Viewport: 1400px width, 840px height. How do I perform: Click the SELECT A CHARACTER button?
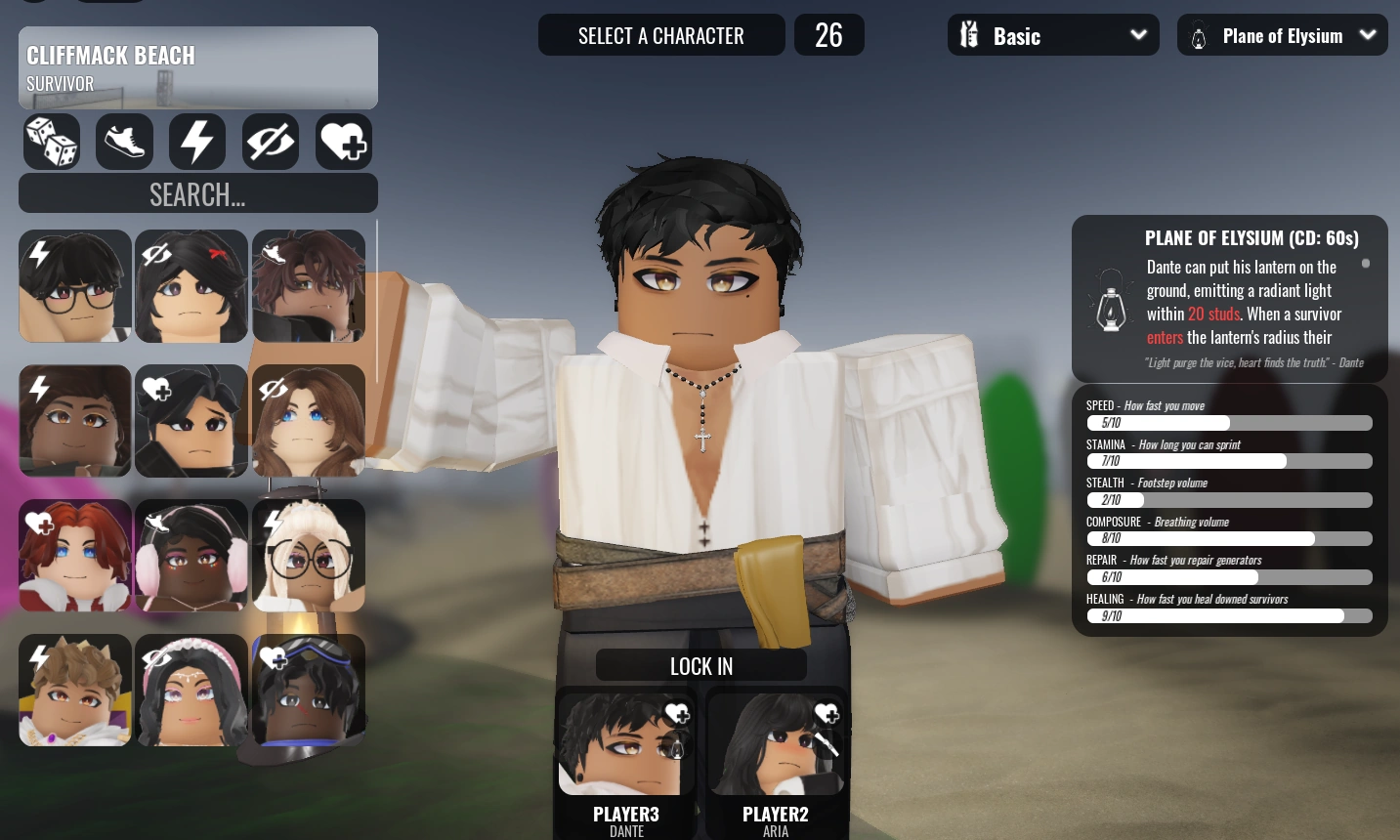(x=661, y=34)
